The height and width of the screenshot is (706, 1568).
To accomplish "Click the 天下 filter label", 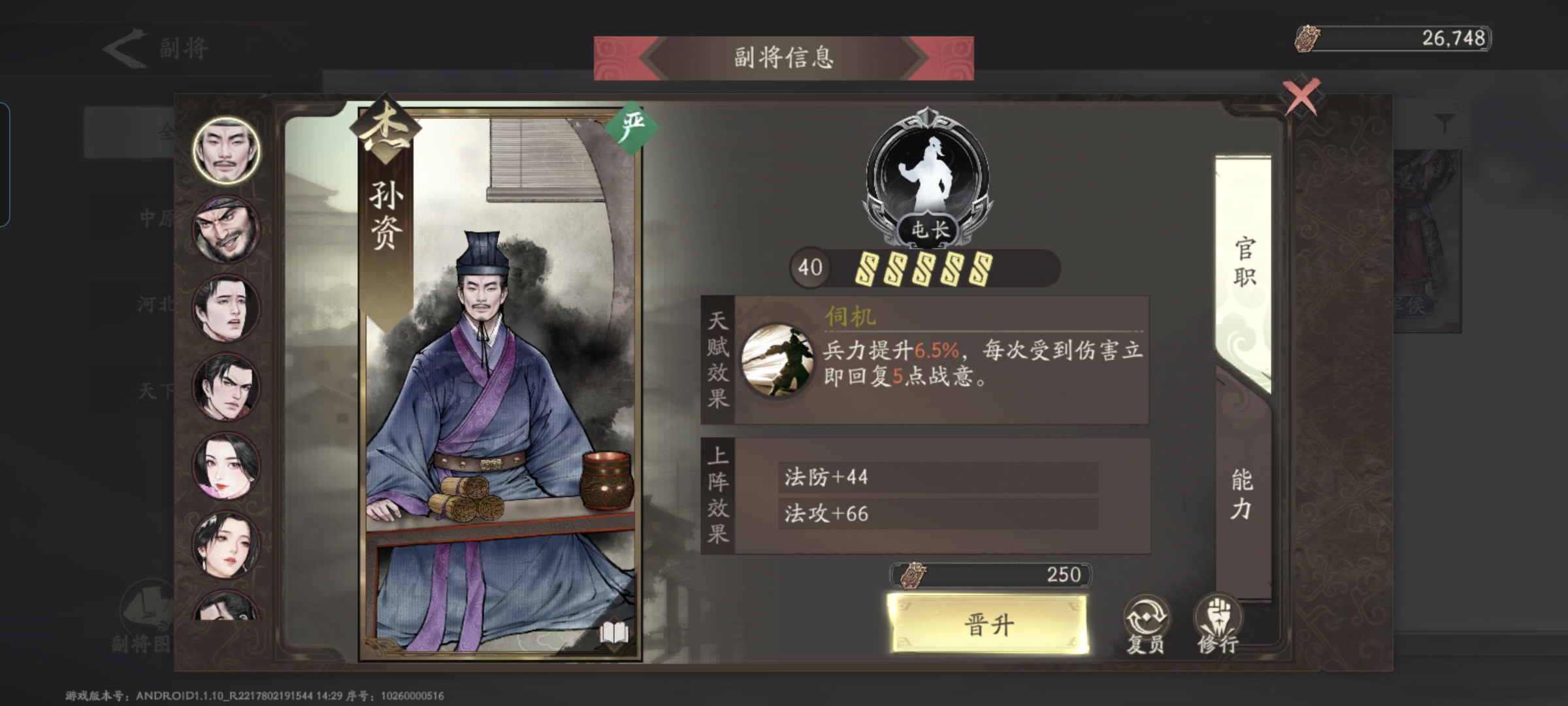I will 157,391.
